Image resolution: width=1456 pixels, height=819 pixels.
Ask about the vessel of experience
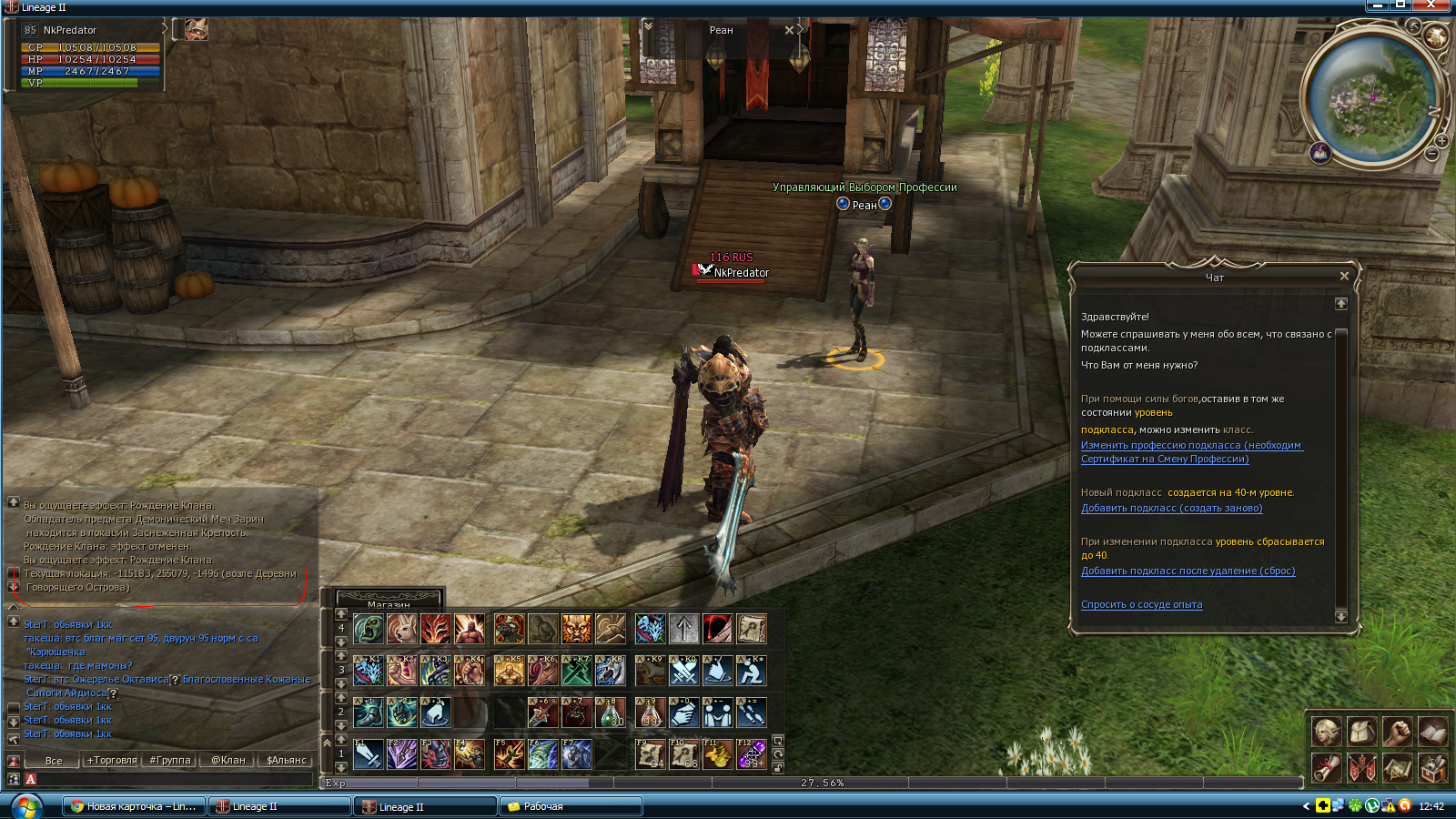pyautogui.click(x=1141, y=605)
